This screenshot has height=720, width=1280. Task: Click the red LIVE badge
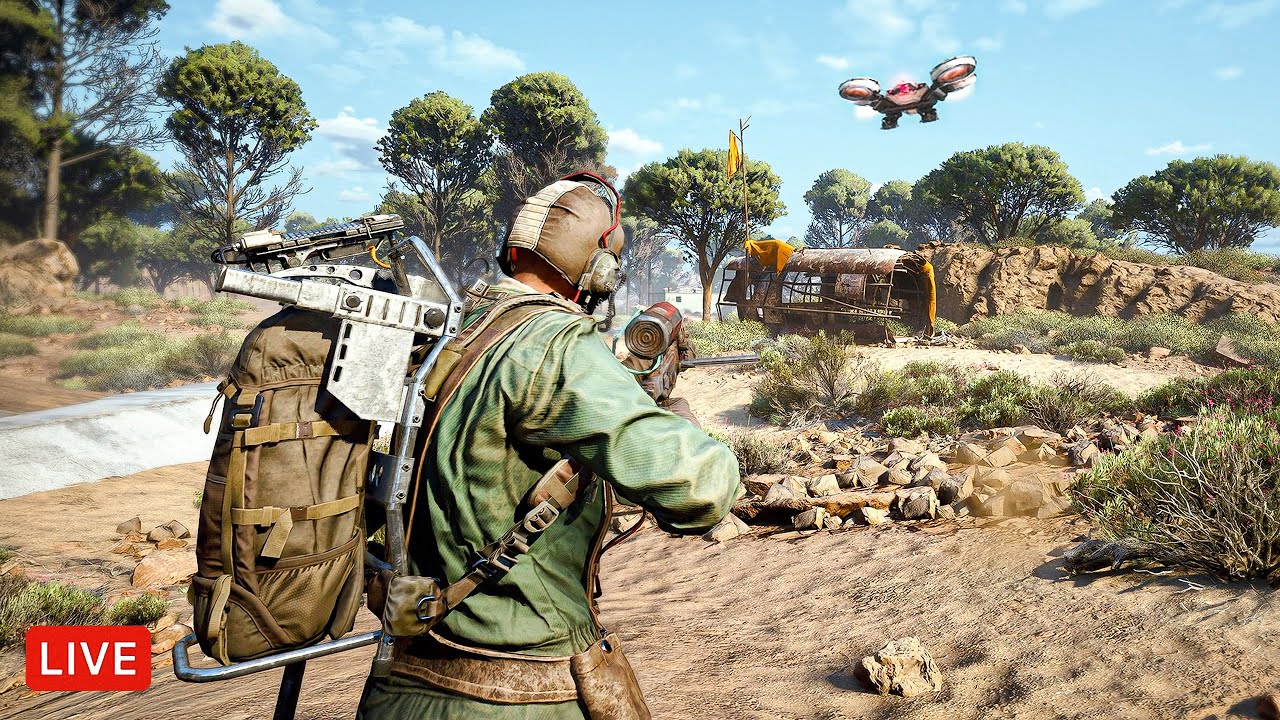click(x=88, y=658)
